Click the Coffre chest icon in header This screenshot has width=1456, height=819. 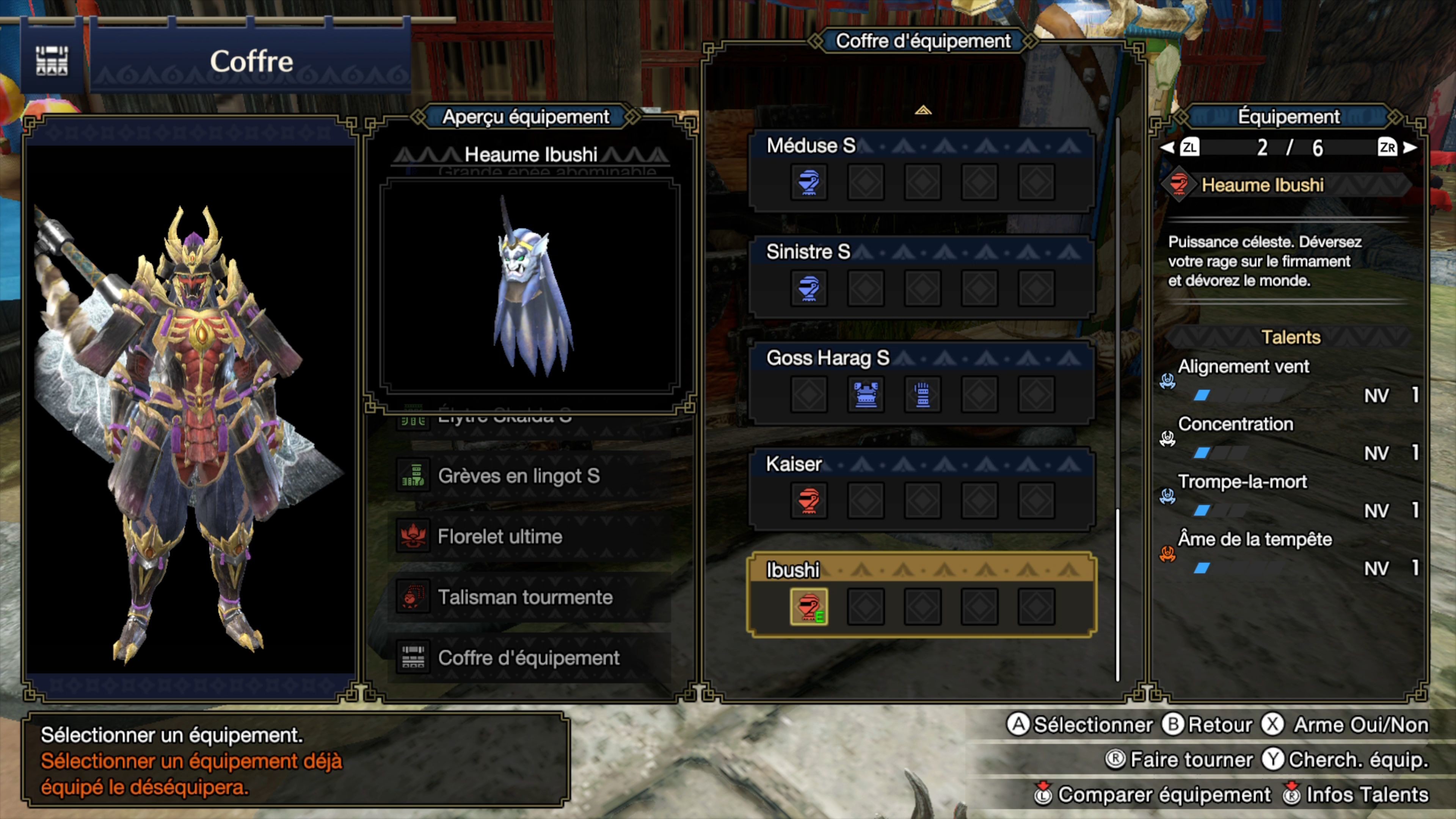coord(52,61)
